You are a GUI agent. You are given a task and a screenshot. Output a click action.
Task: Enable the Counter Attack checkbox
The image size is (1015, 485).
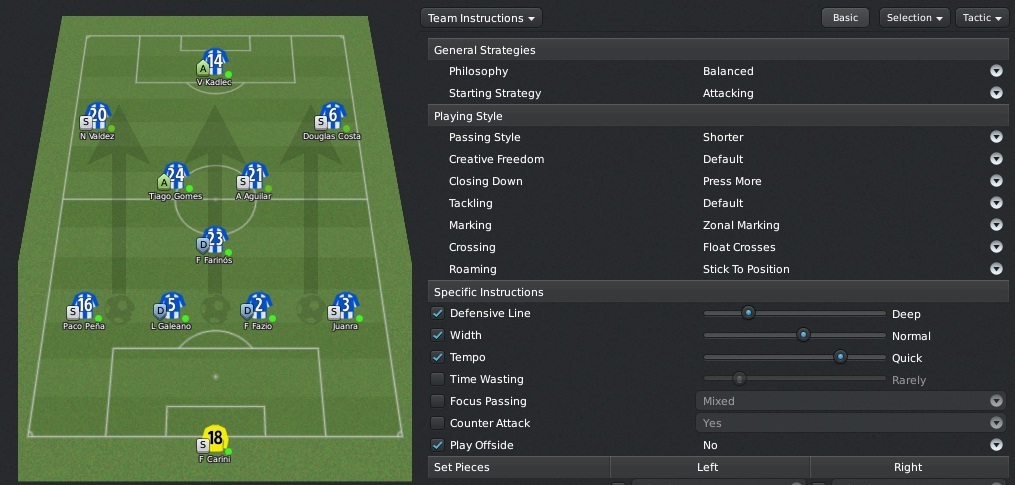pos(437,423)
